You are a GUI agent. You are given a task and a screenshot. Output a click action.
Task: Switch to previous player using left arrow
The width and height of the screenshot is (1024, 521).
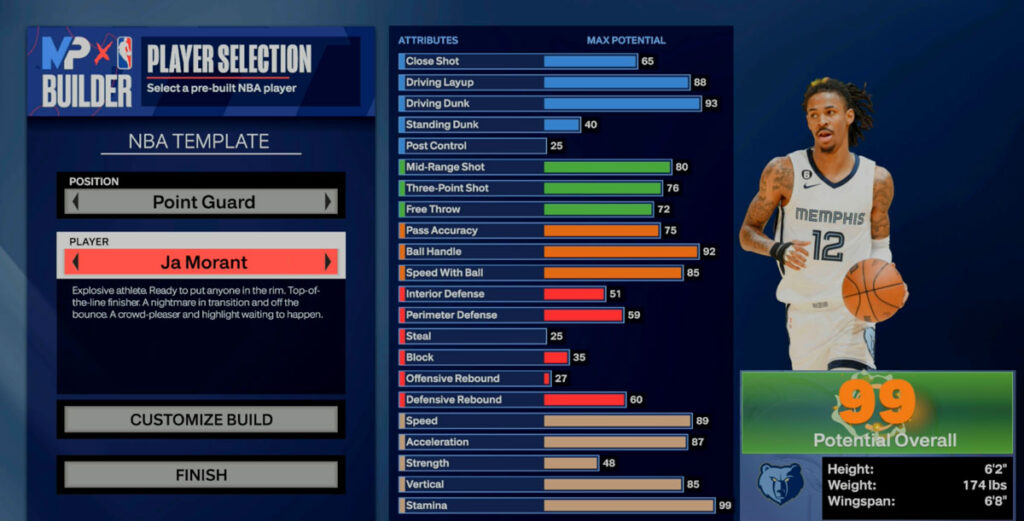point(76,263)
